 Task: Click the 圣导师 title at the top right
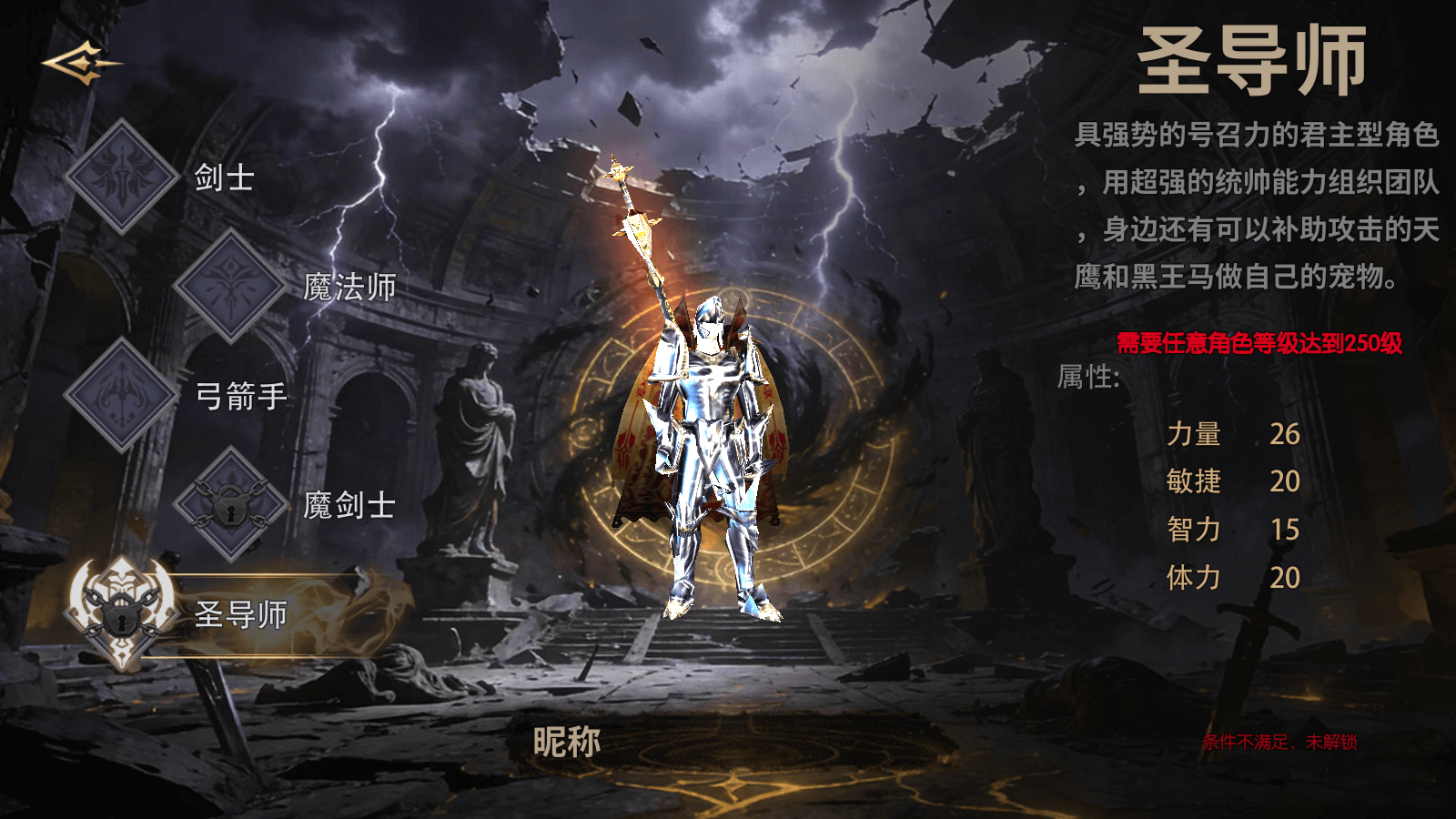coord(1251,59)
